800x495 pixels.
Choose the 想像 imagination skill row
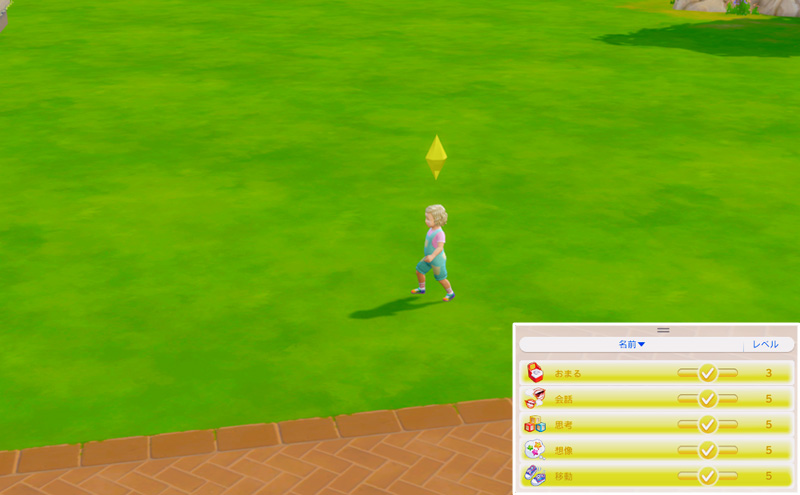click(x=656, y=451)
